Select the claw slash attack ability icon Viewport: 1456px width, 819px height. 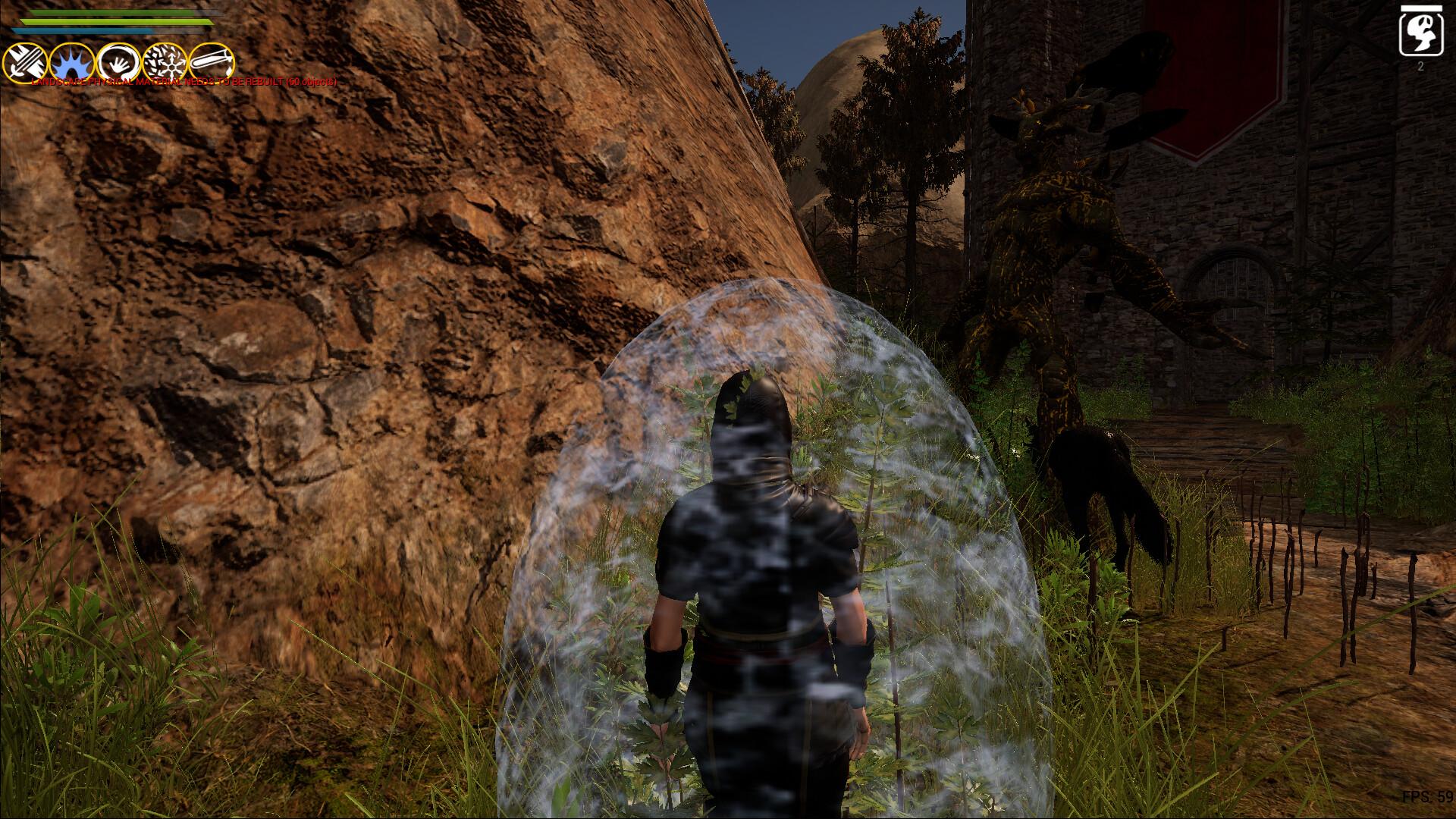[25, 61]
